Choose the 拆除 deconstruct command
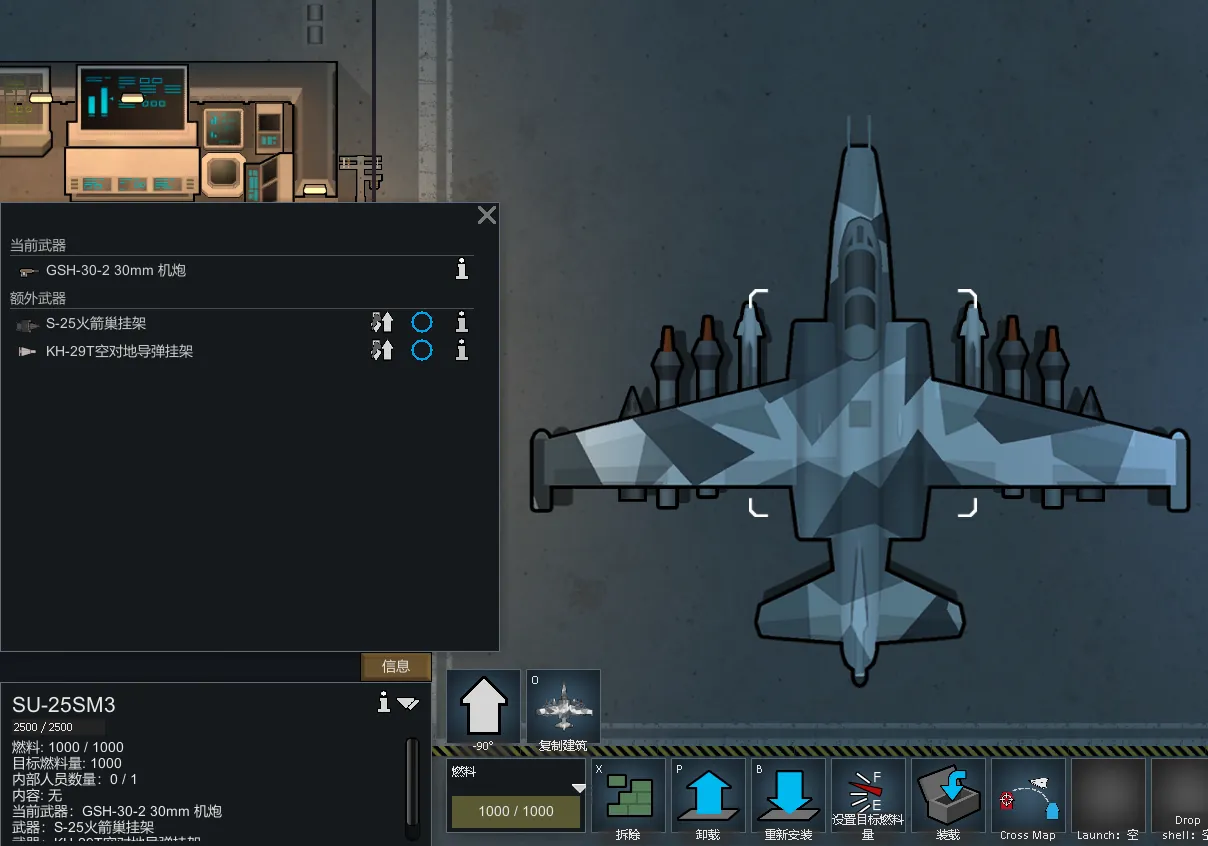This screenshot has height=846, width=1208. (628, 796)
